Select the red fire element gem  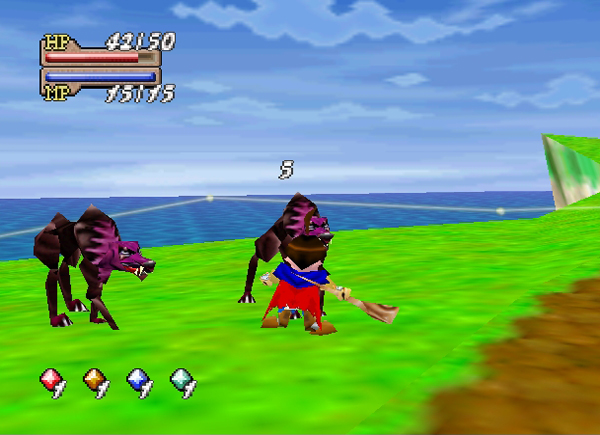pyautogui.click(x=52, y=381)
